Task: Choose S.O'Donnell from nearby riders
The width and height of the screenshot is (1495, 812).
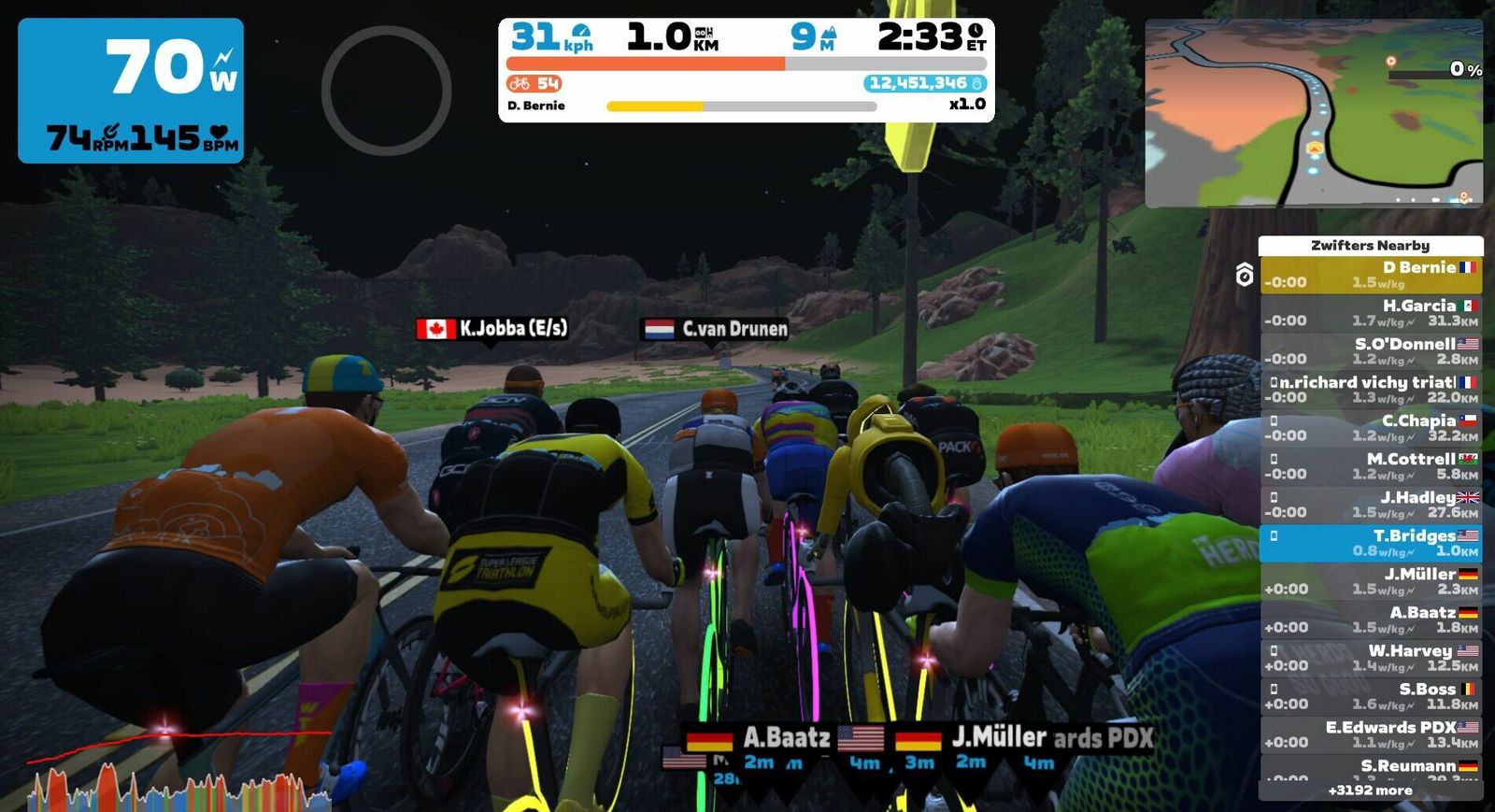Action: pos(1370,351)
